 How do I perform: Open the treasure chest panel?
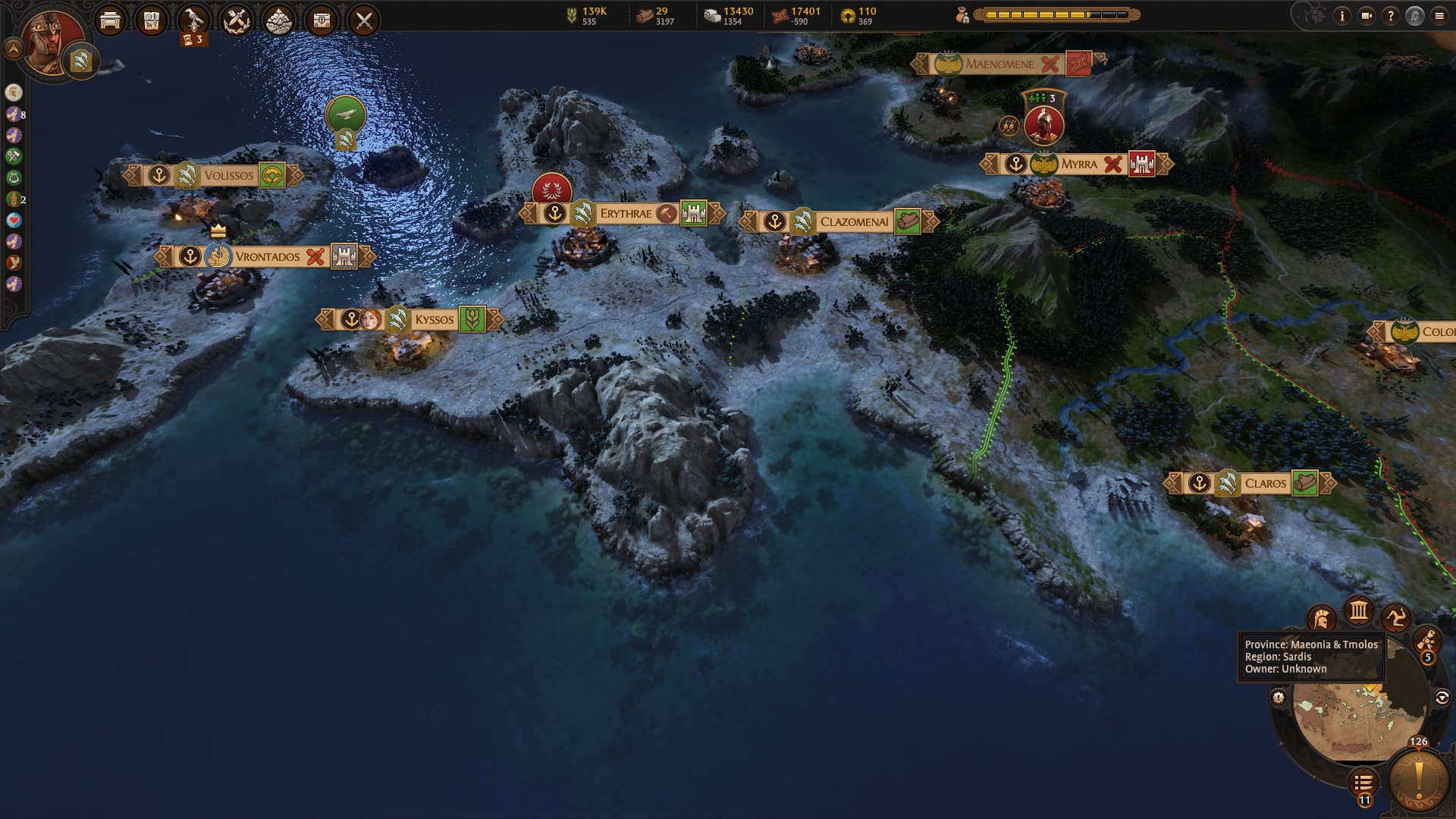pos(322,20)
